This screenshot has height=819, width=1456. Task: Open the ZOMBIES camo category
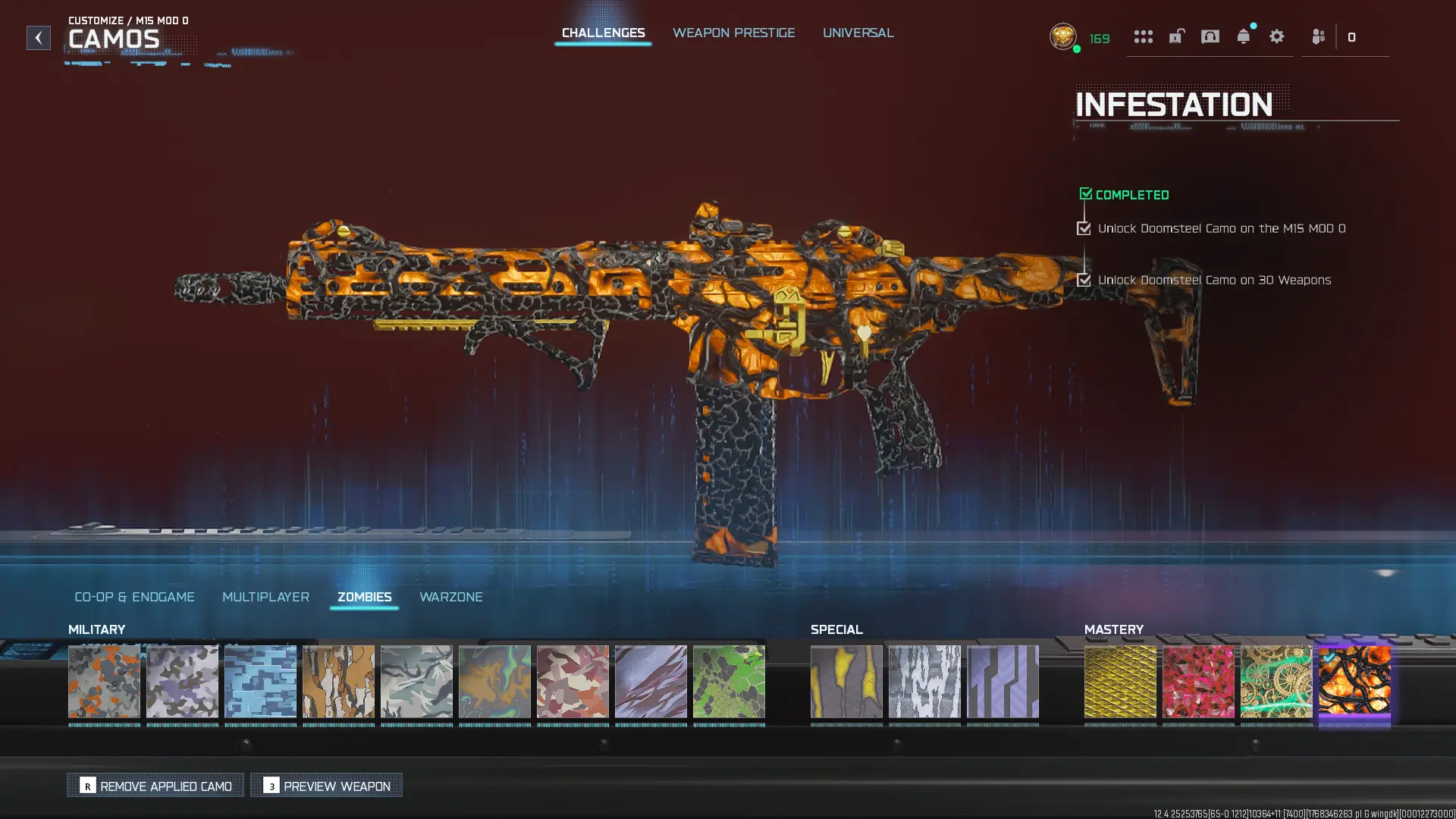365,597
